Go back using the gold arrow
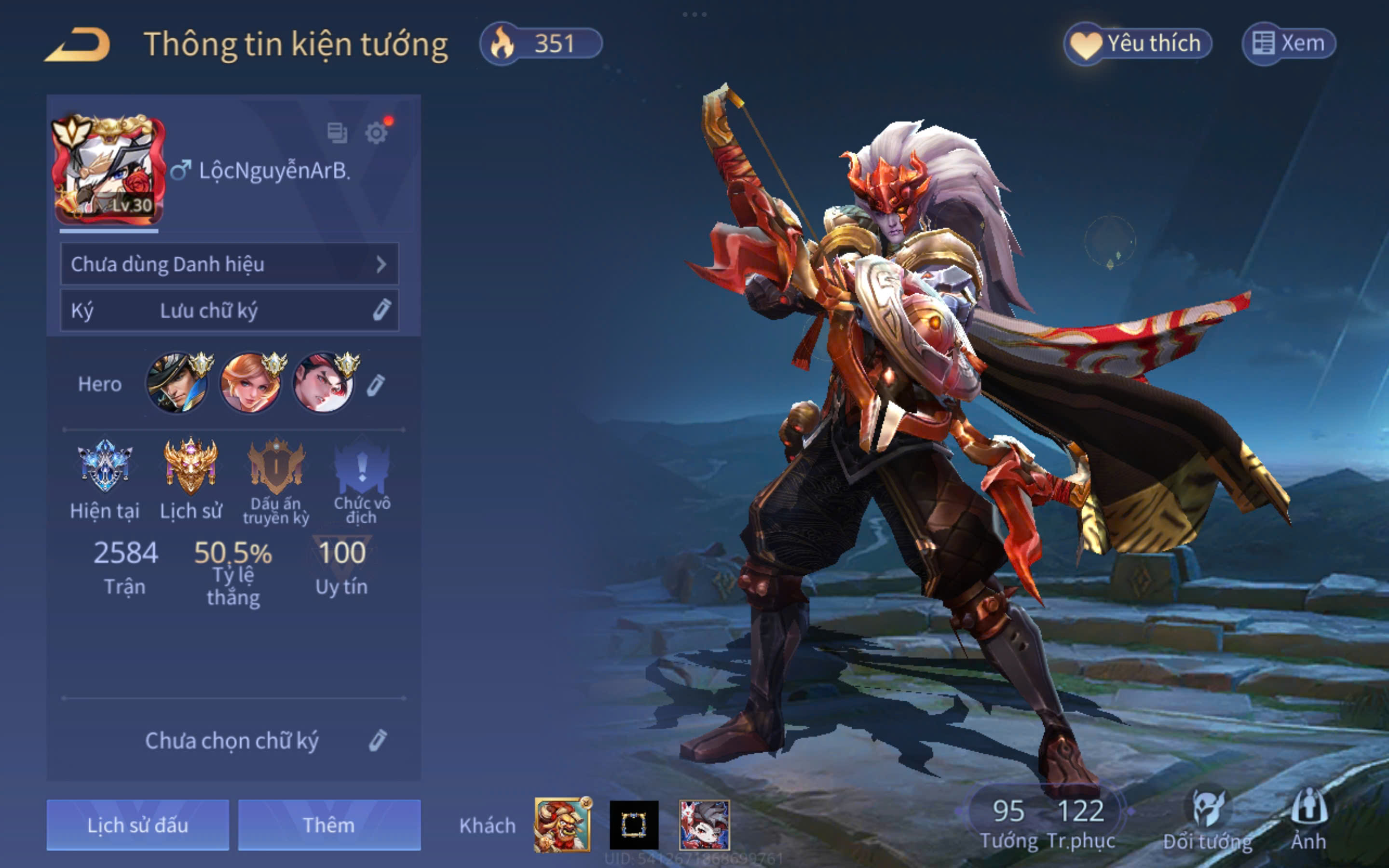Viewport: 1389px width, 868px height. tap(78, 45)
